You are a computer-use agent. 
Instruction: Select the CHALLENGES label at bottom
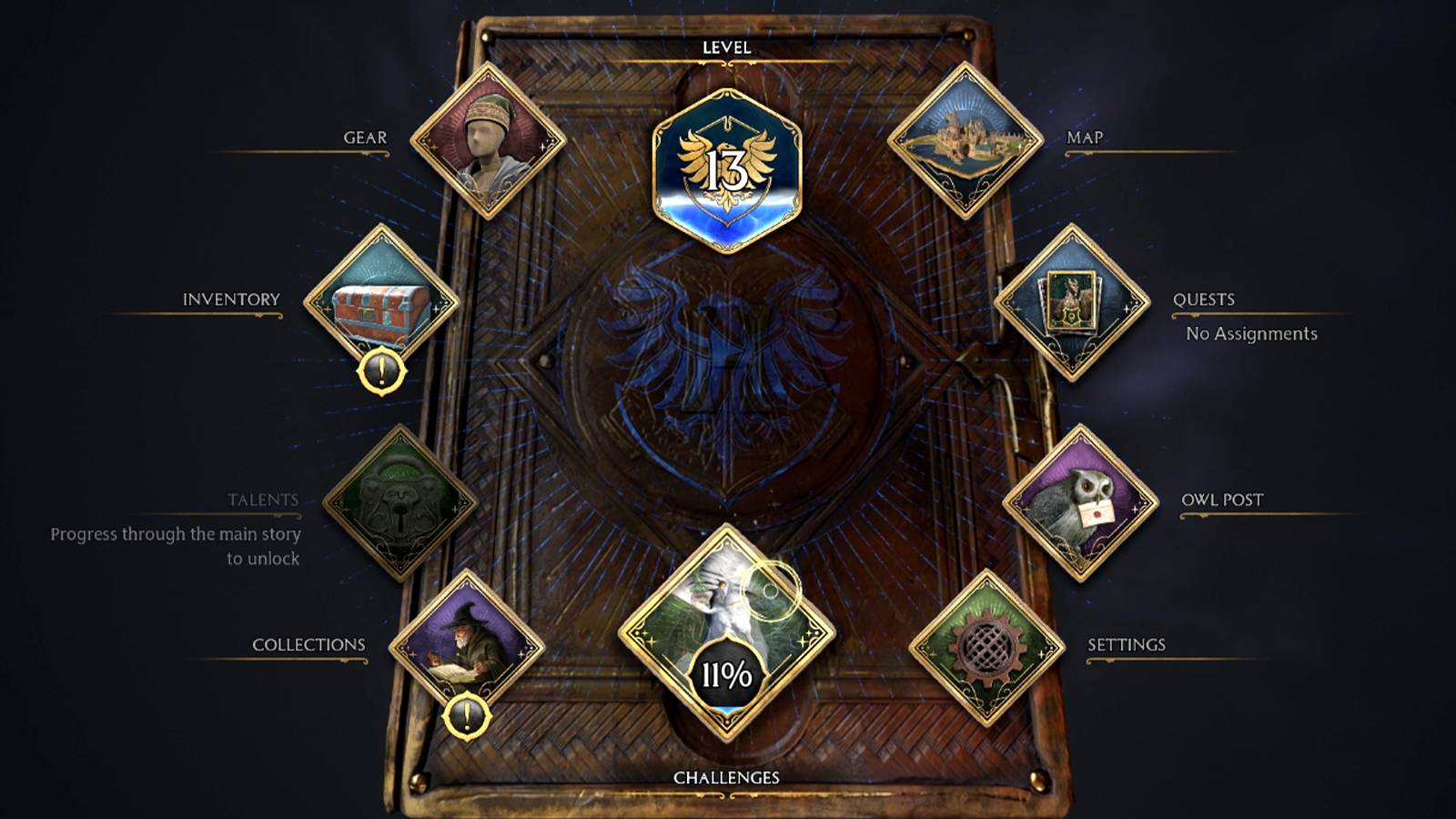(x=725, y=778)
